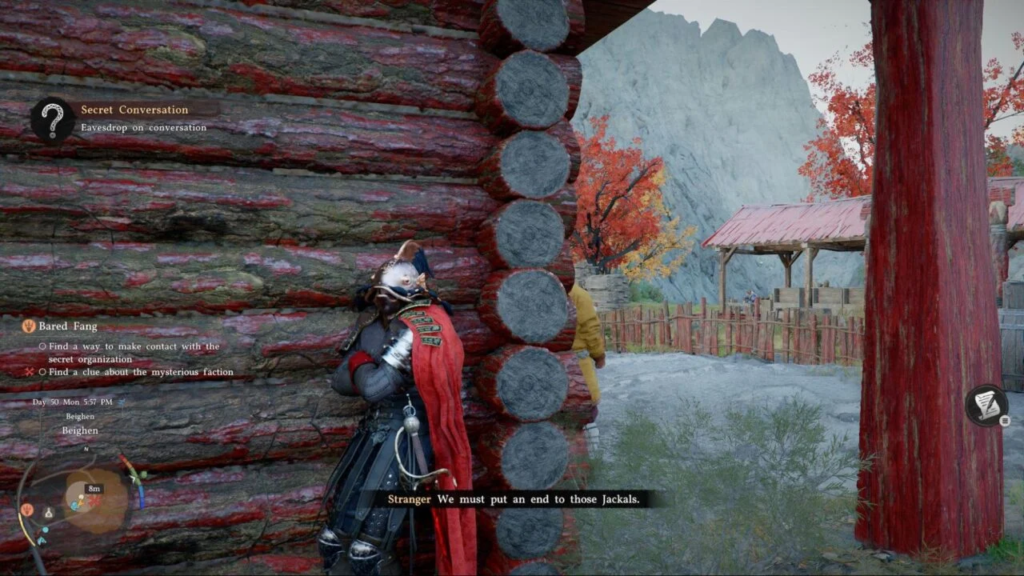Click the orange Bared Fang marker on minimap
The height and width of the screenshot is (576, 1024).
pos(26,509)
